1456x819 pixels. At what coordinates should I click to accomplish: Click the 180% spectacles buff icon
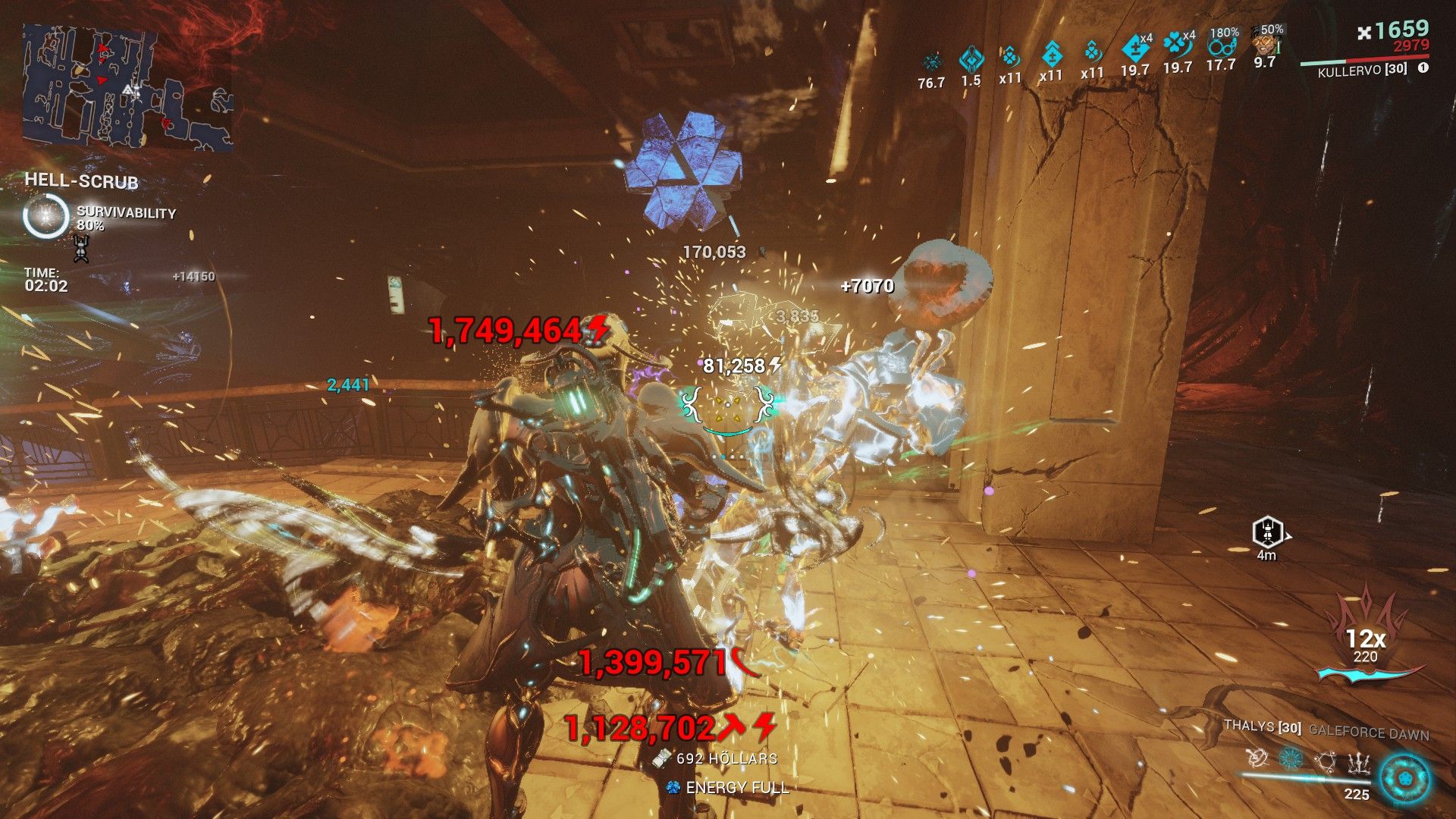(x=1222, y=48)
